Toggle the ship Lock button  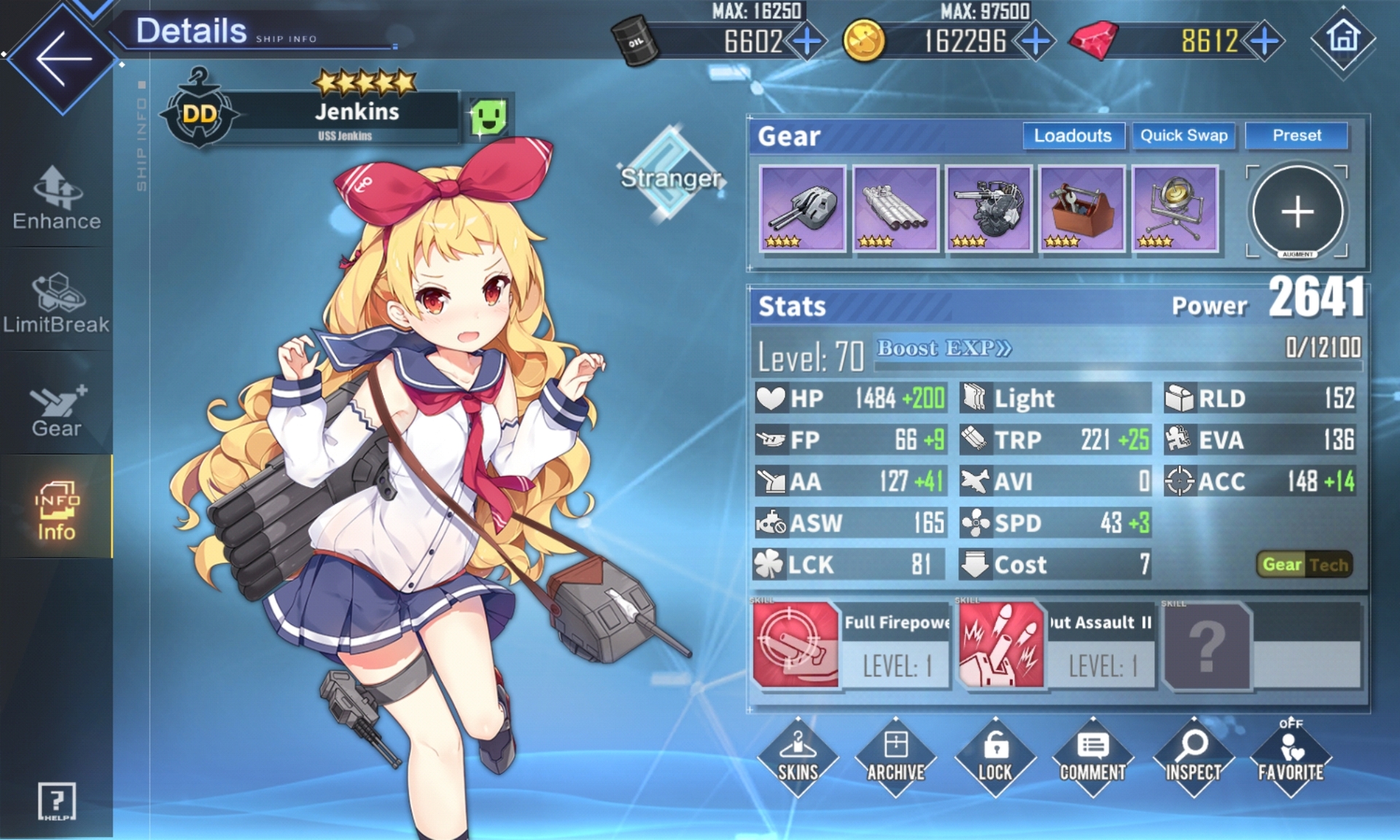coord(995,757)
